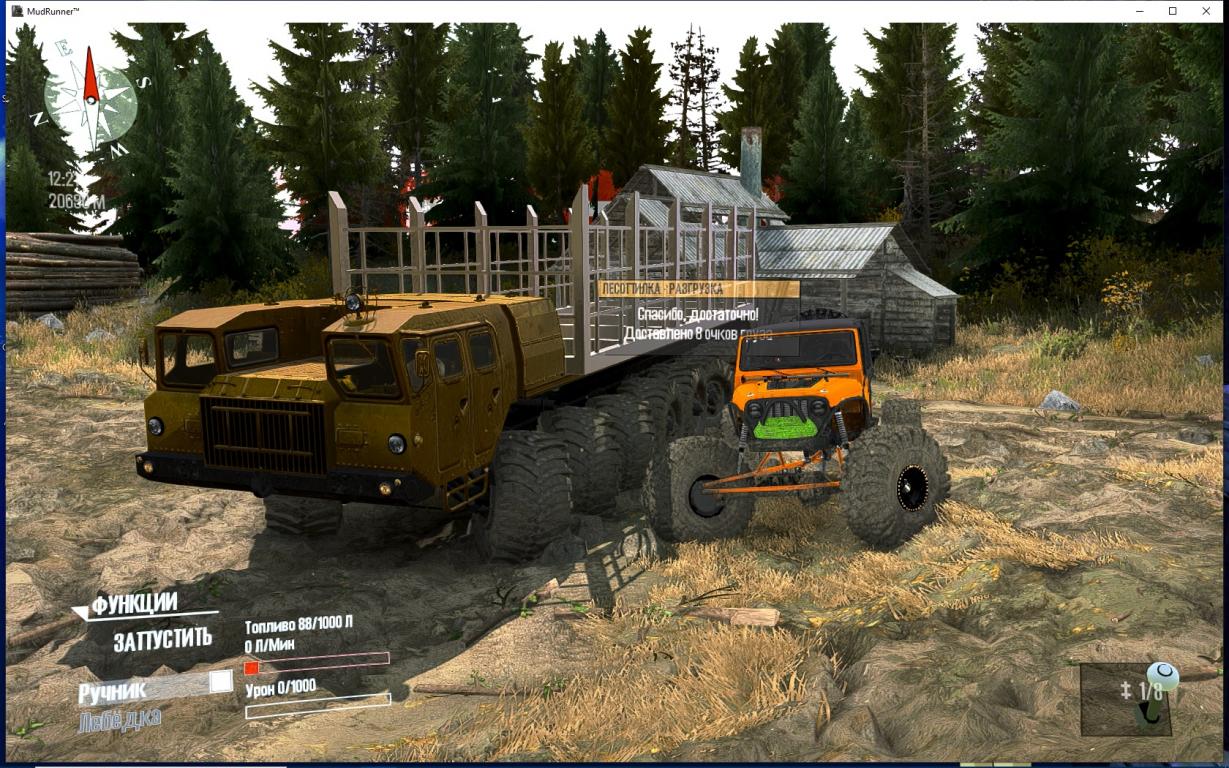Image resolution: width=1229 pixels, height=768 pixels.
Task: Open the ФУНКЦИИ functions menu
Action: pyautogui.click(x=134, y=604)
